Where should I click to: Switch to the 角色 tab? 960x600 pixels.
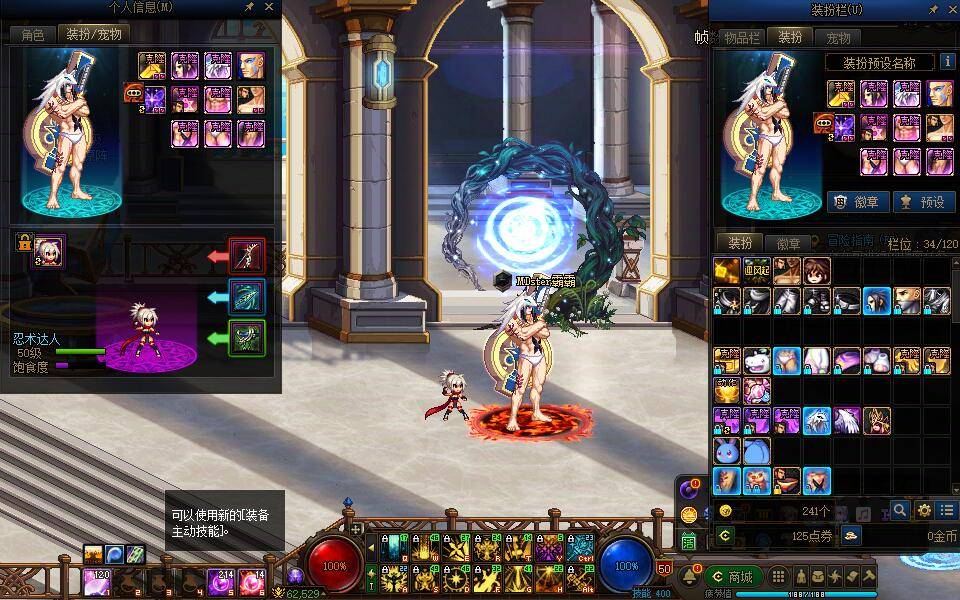pyautogui.click(x=32, y=34)
